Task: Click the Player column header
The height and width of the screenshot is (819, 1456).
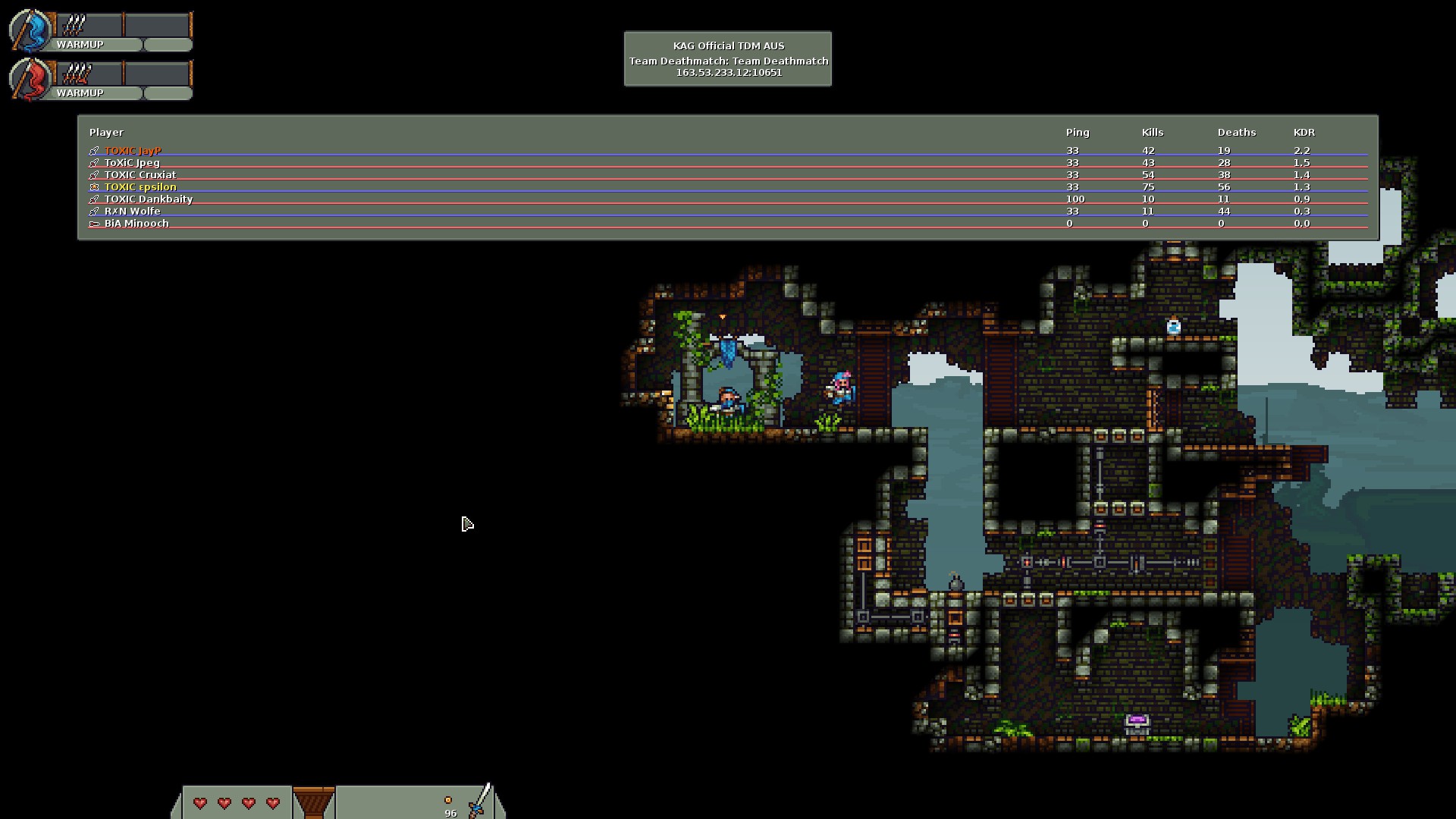Action: point(106,132)
